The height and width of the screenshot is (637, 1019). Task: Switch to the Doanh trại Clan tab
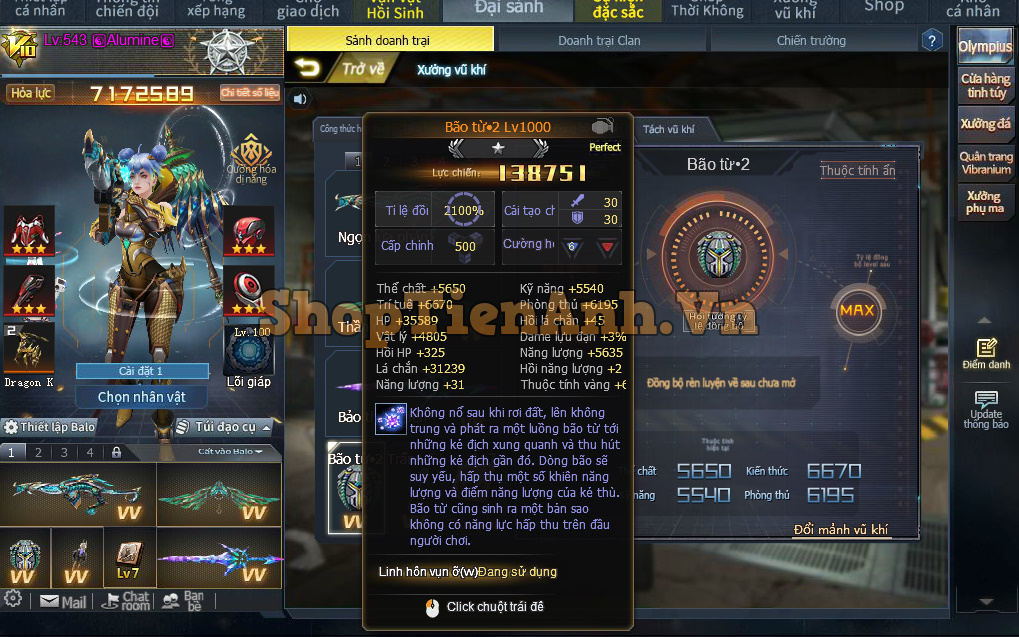click(x=599, y=41)
